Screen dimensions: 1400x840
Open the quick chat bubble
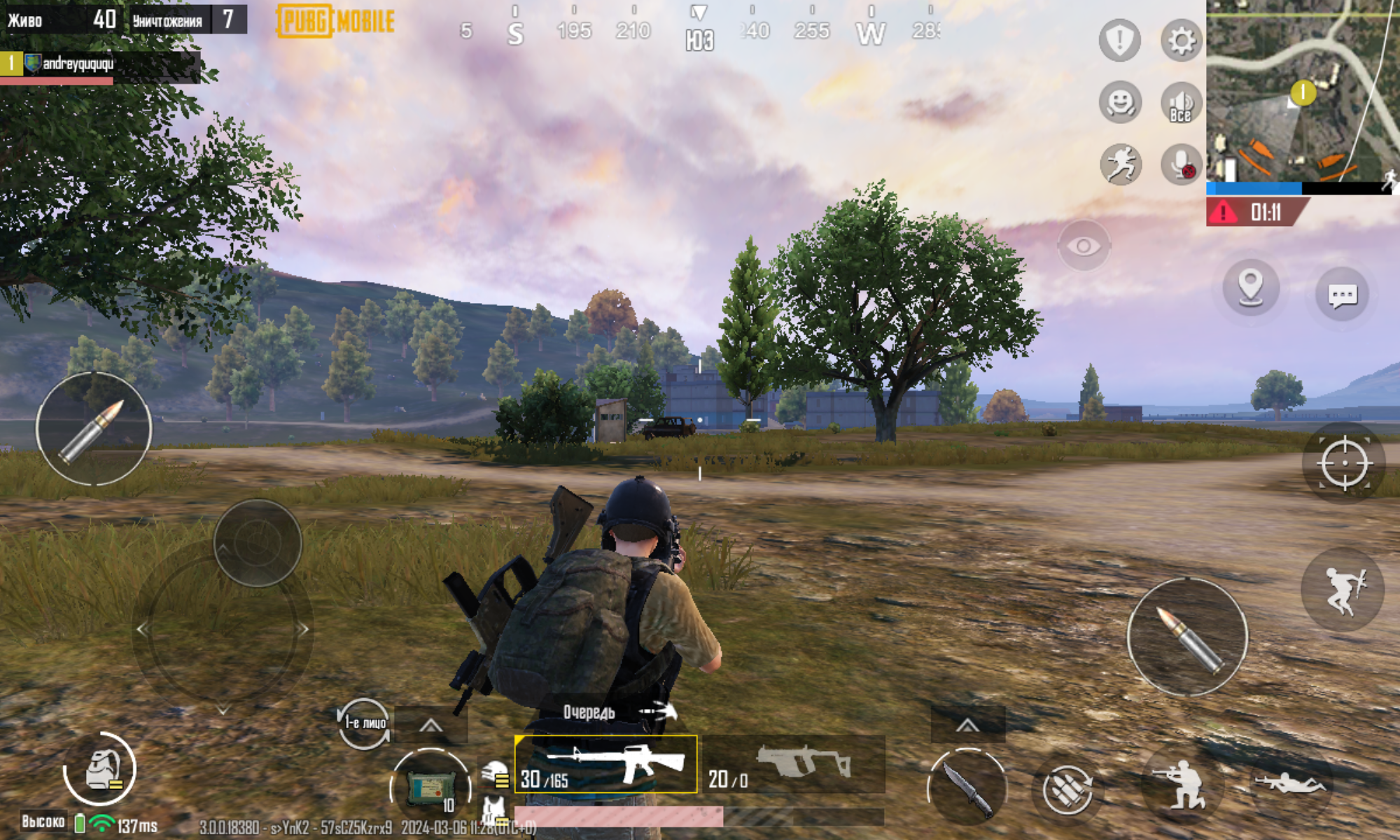(x=1342, y=295)
